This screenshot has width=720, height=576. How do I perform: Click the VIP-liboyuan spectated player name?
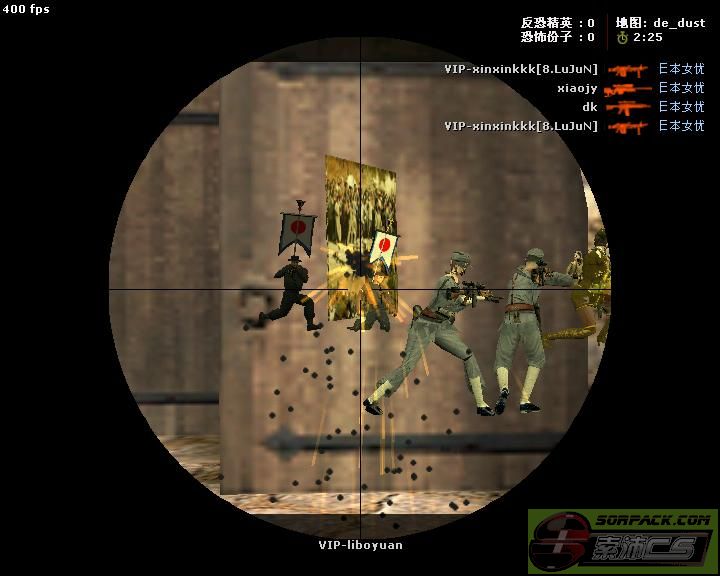click(x=360, y=545)
